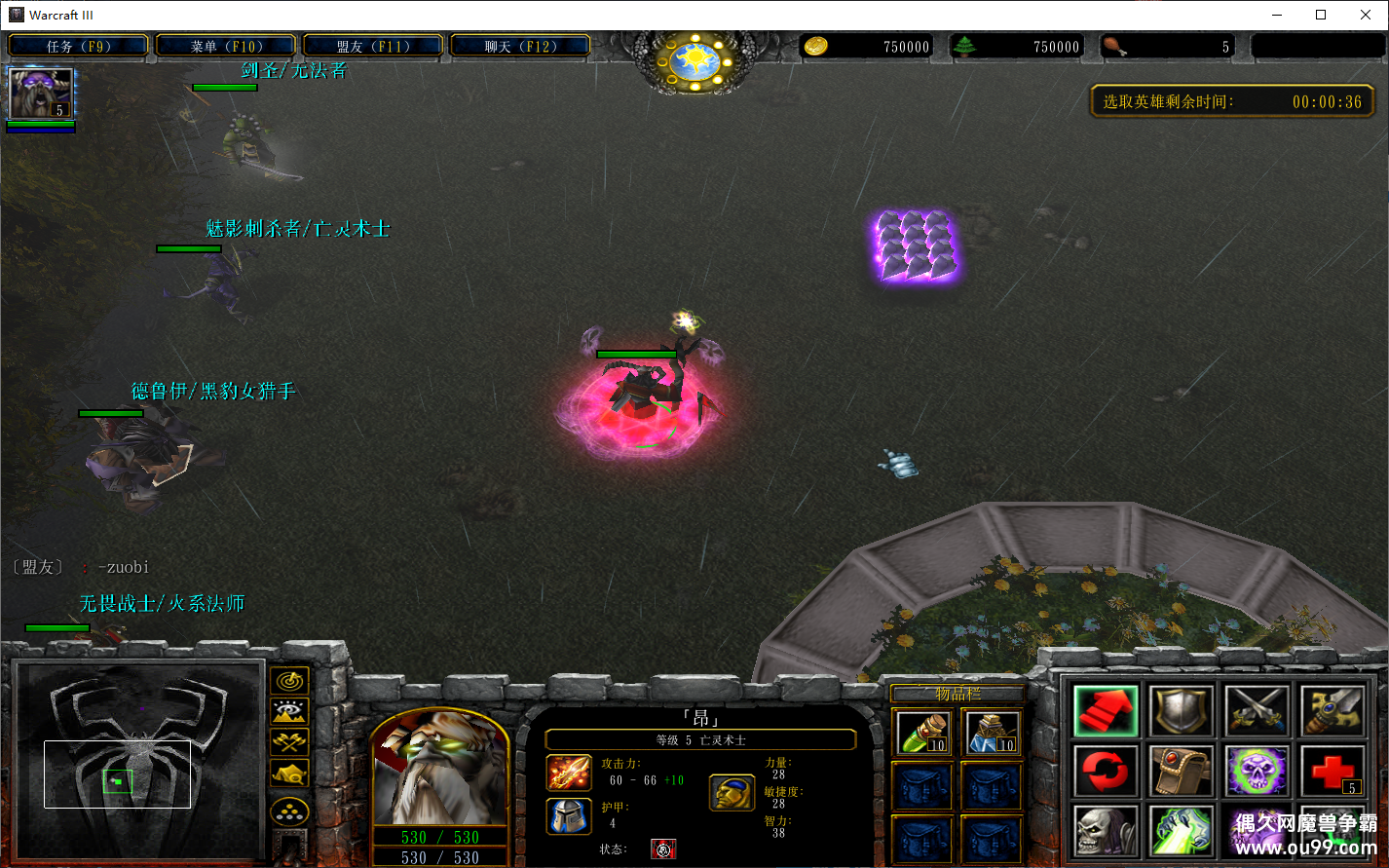
Task: Toggle minimap creep camp tent button
Action: (x=289, y=774)
